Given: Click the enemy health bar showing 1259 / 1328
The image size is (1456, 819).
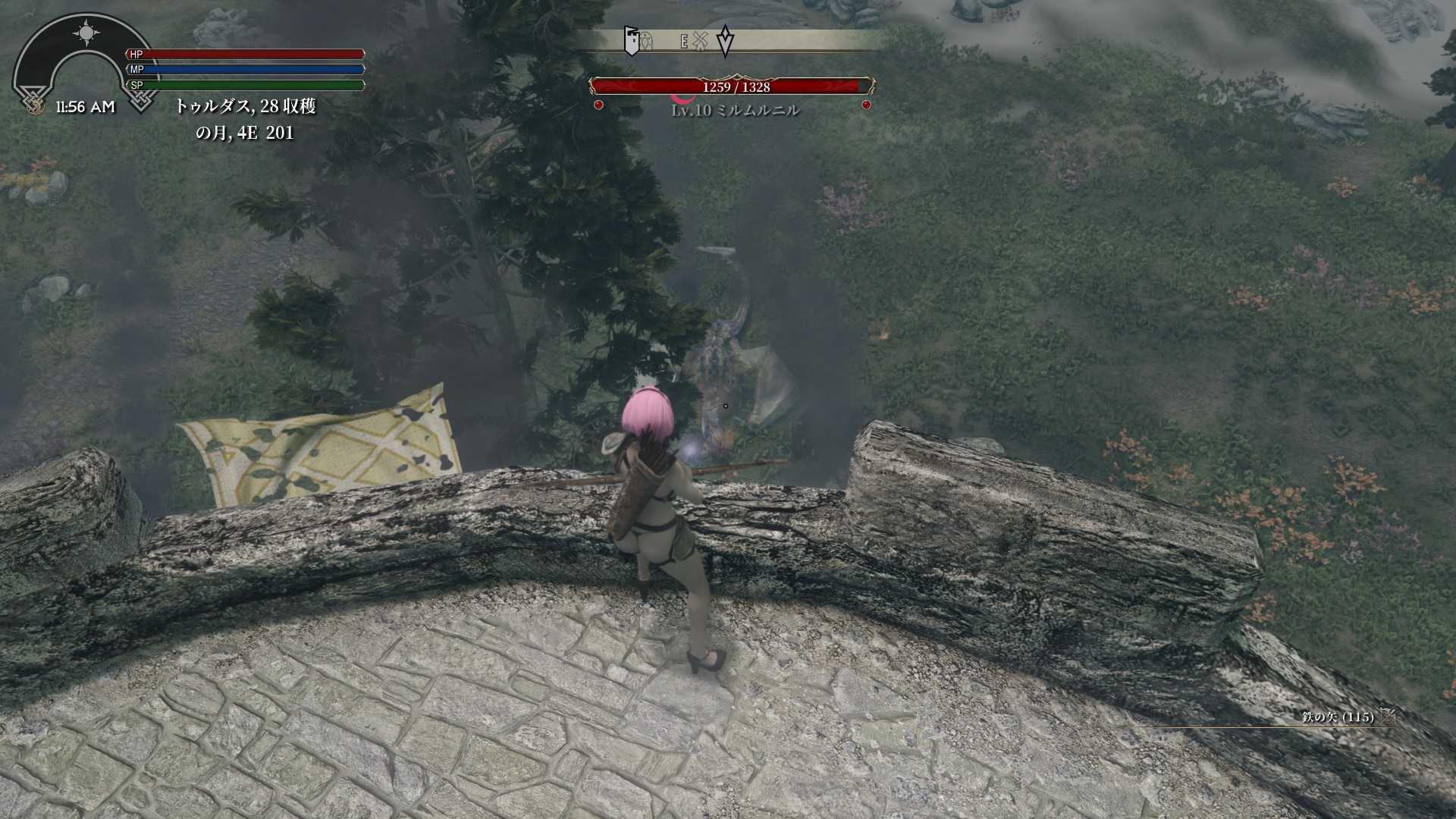Looking at the screenshot, I should pos(732,86).
